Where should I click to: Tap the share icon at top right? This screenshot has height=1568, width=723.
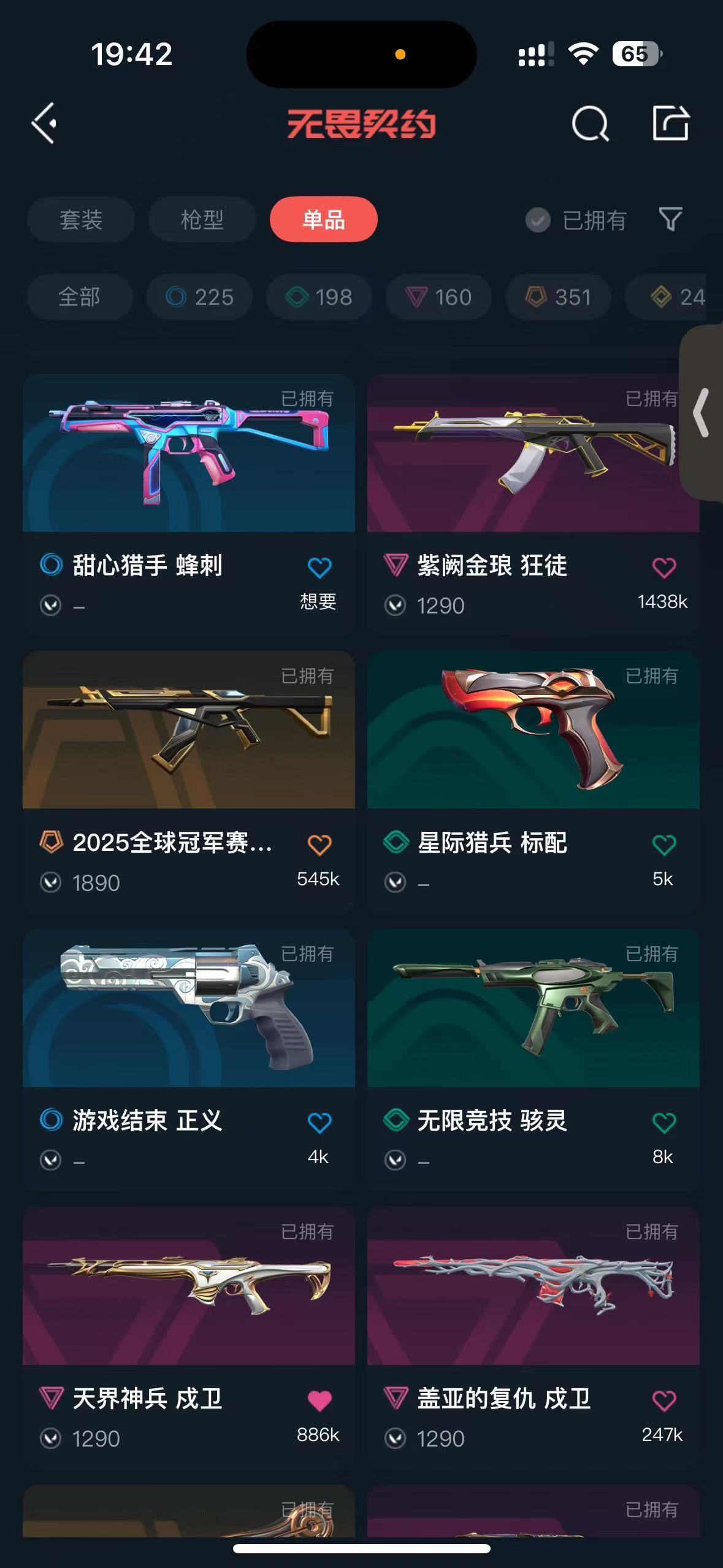[x=670, y=123]
